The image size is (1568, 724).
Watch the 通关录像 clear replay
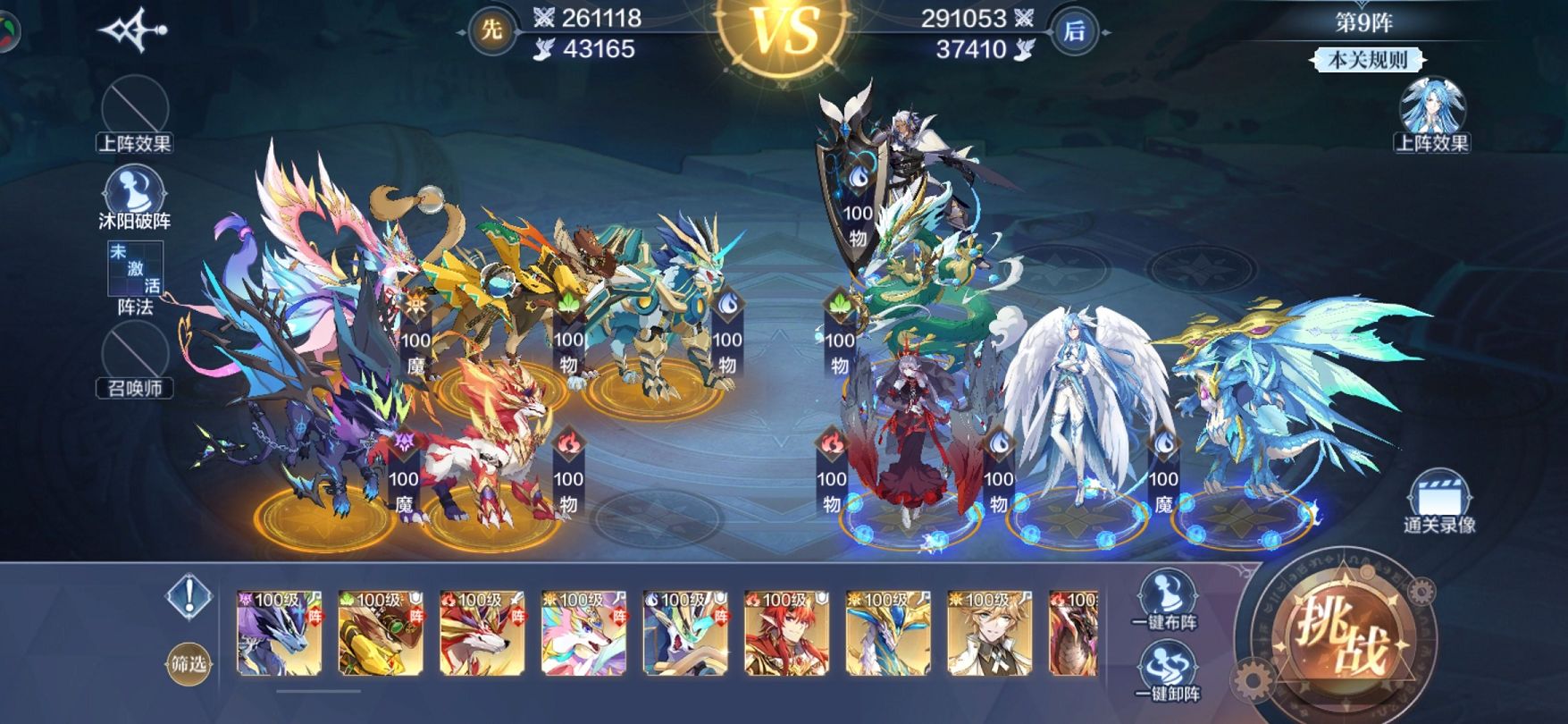[x=1438, y=501]
